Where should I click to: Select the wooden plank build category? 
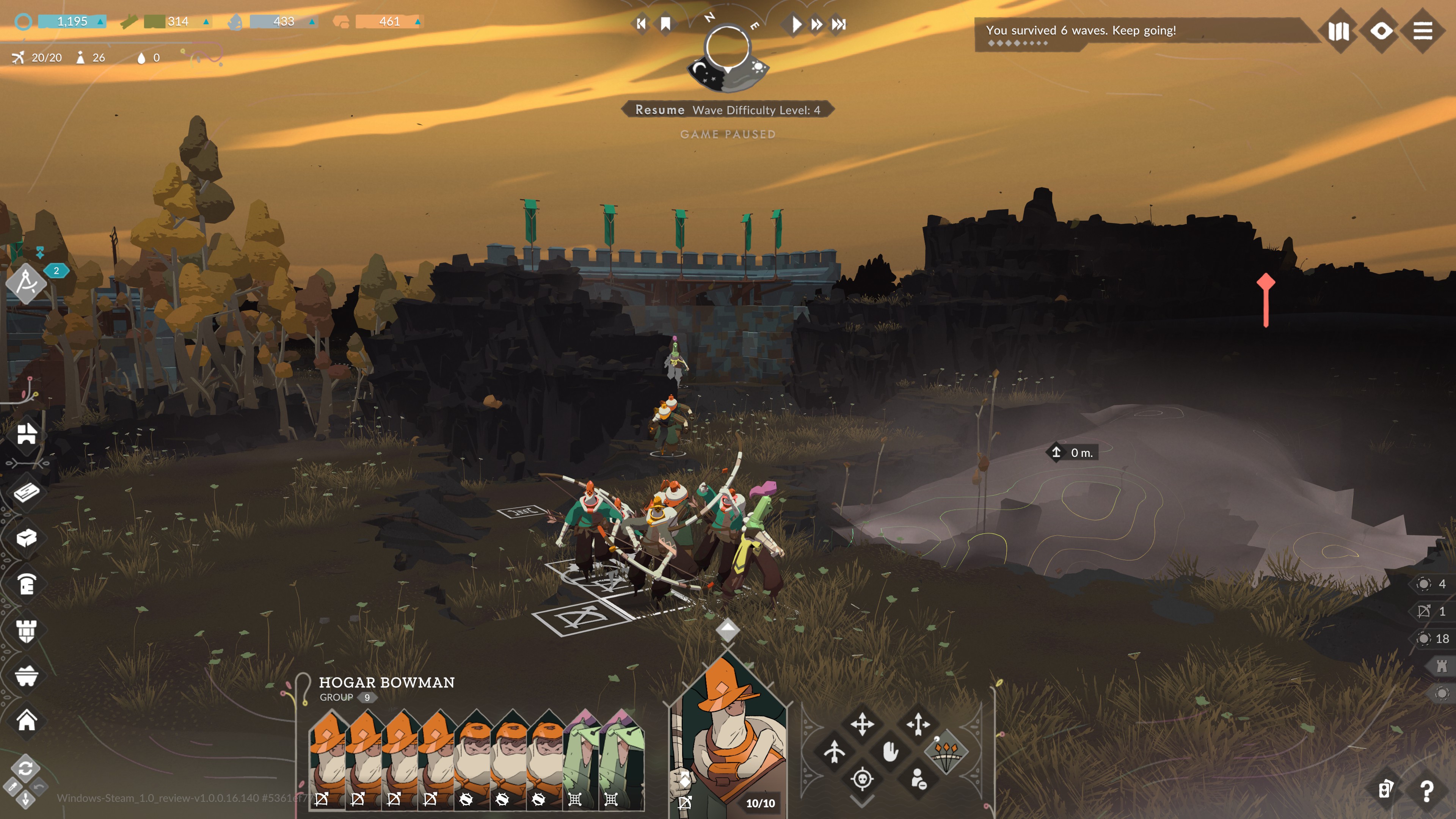coord(27,492)
